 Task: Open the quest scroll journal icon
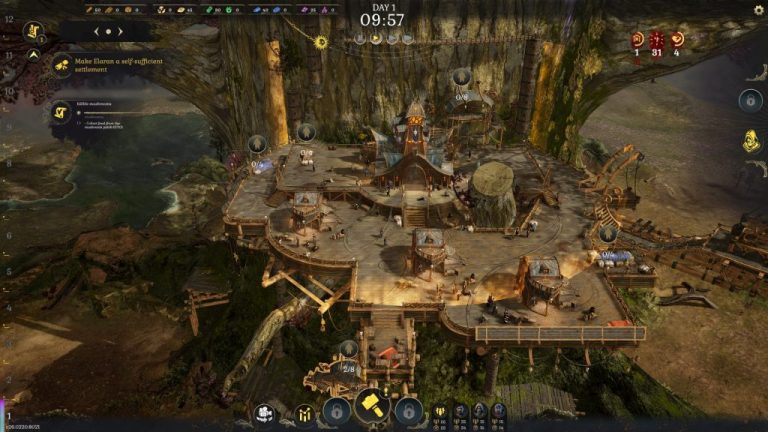click(x=32, y=31)
